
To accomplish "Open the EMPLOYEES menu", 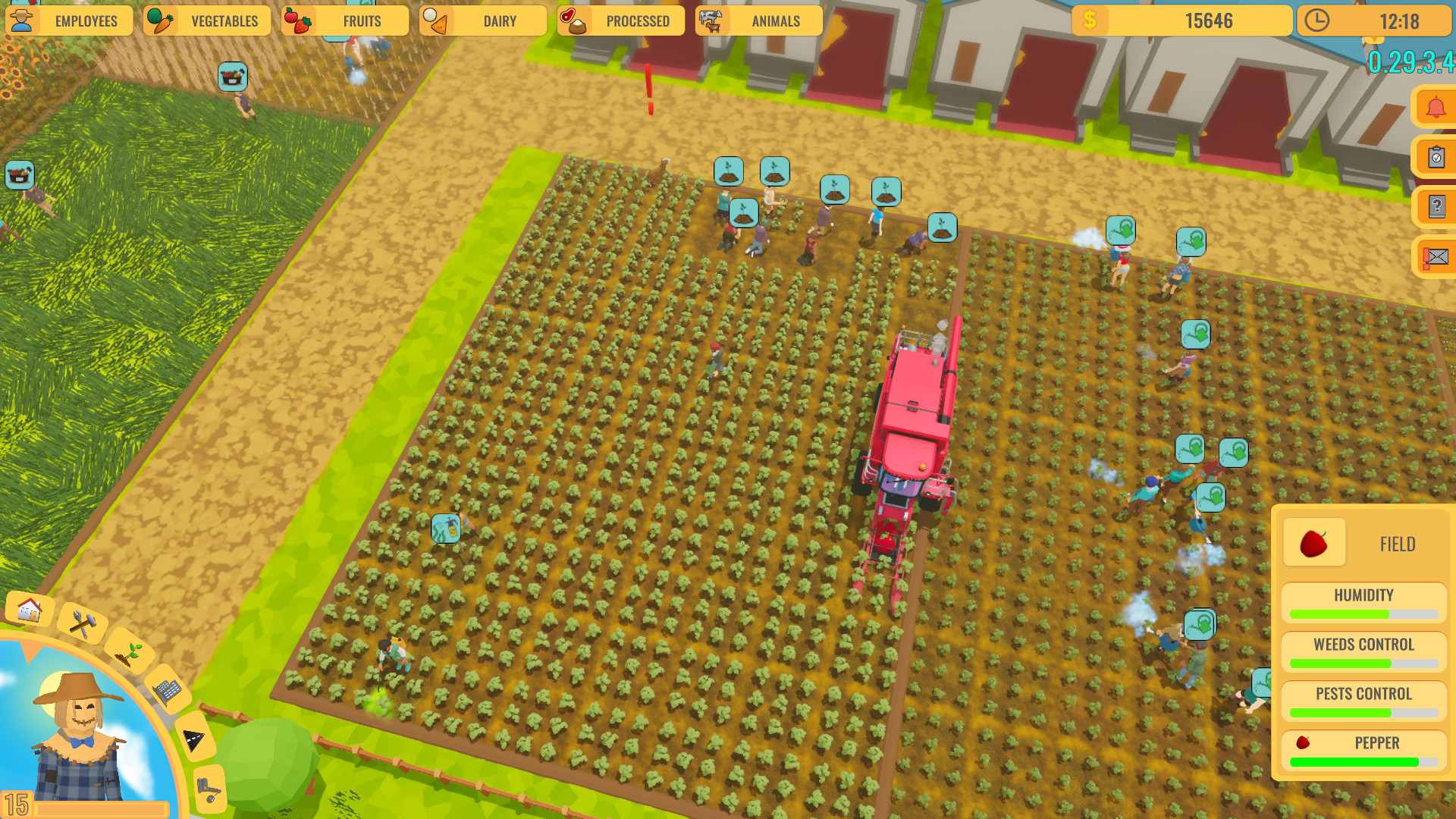I will pyautogui.click(x=69, y=20).
